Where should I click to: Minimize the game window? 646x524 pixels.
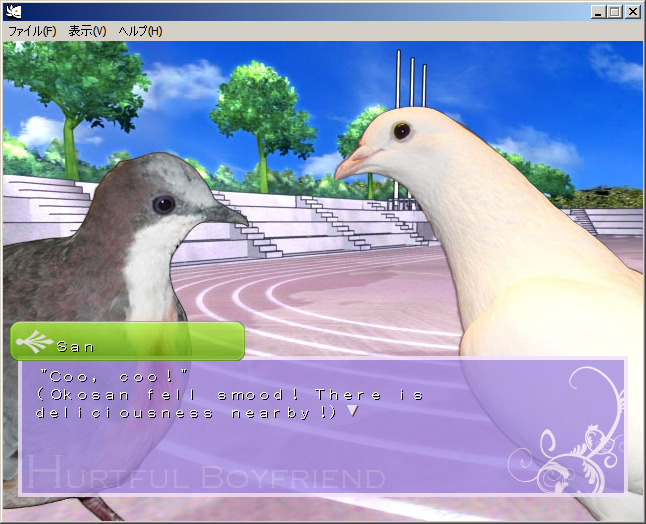597,12
